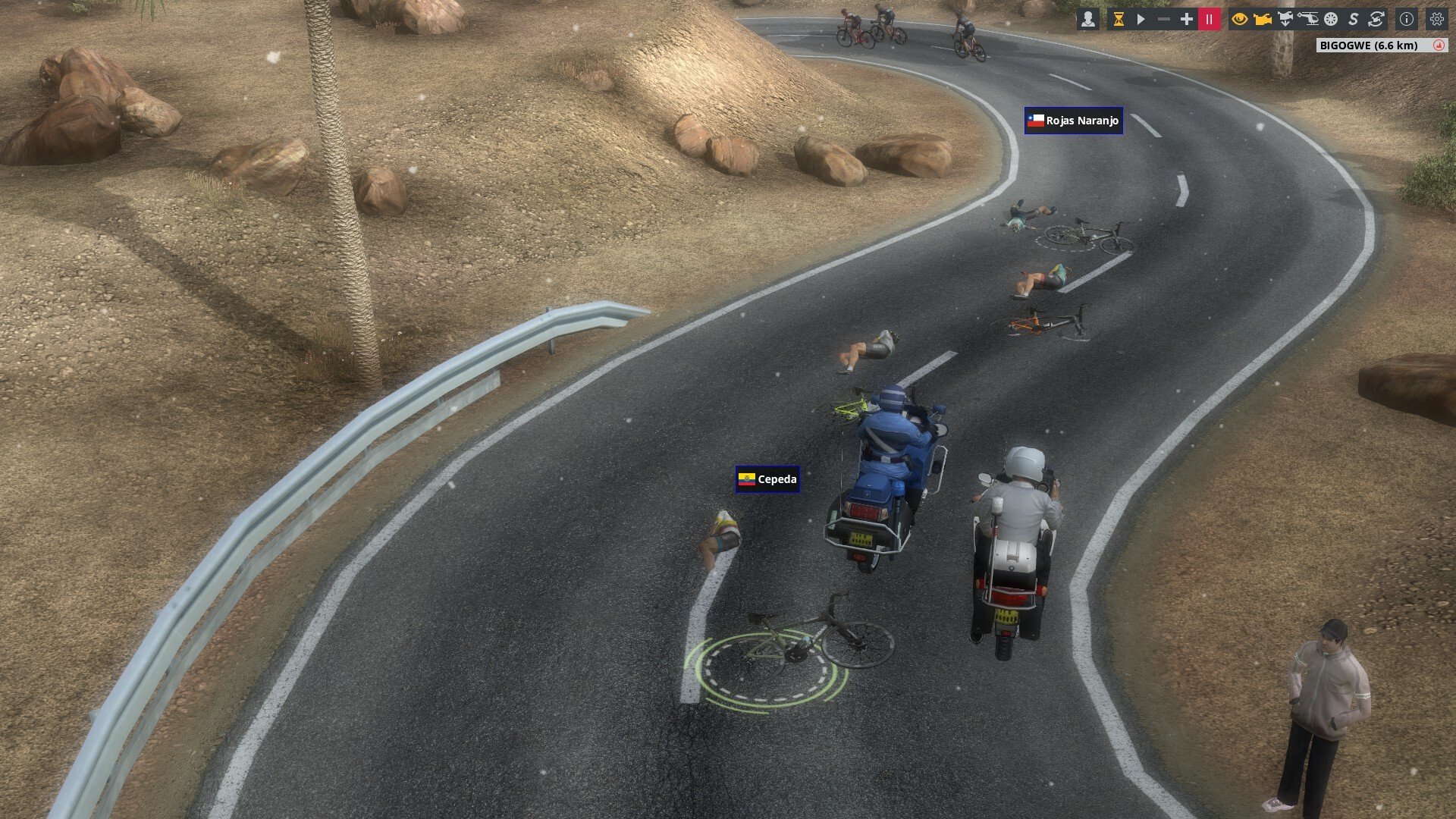The image size is (1456, 819).
Task: Switch to the low-angle camera view
Action: [1285, 20]
